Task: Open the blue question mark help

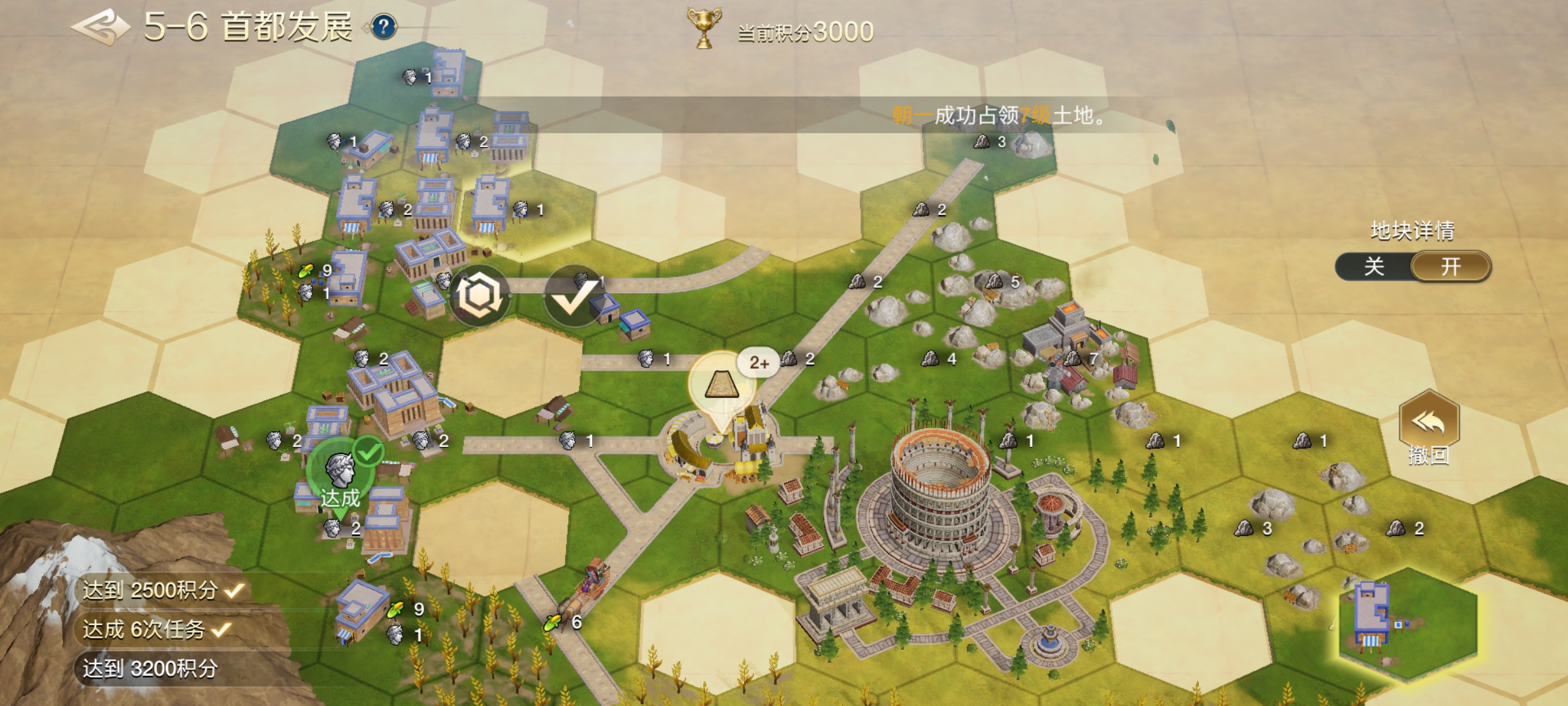Action: click(384, 27)
